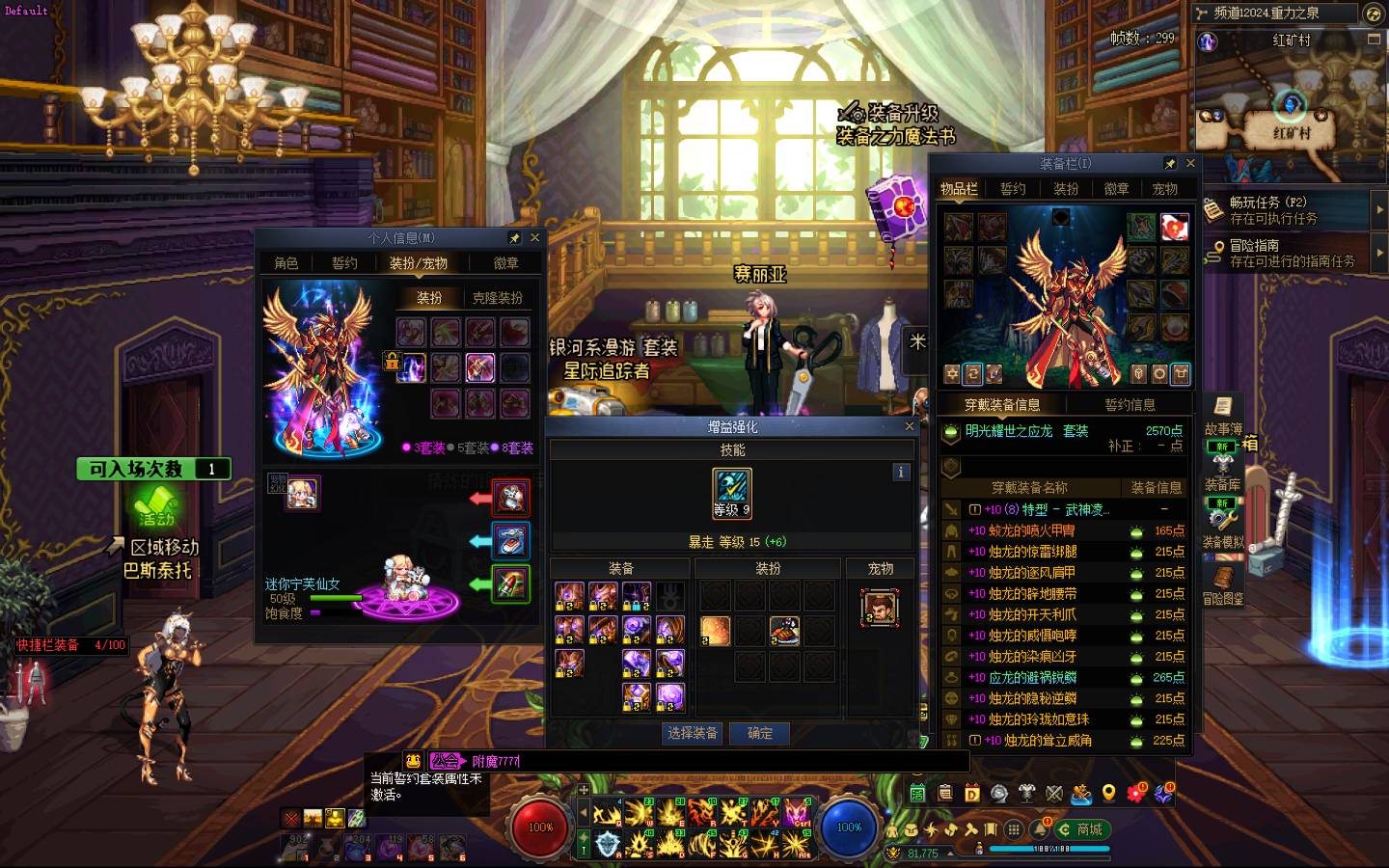Open the 誓约信息 tab
1389x868 pixels.
coord(1130,405)
